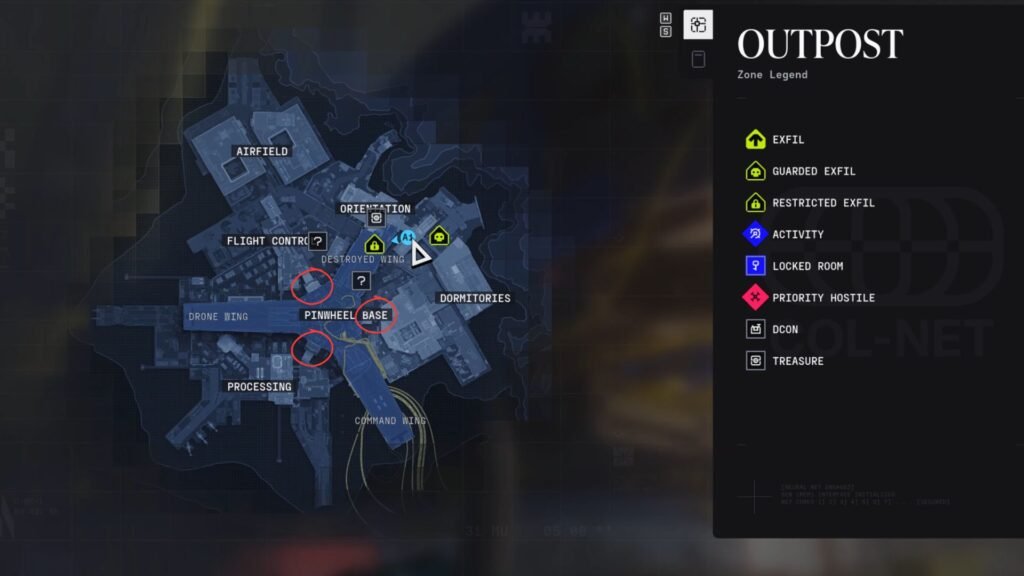Select the white player arrow on the map
The width and height of the screenshot is (1024, 576).
[421, 254]
